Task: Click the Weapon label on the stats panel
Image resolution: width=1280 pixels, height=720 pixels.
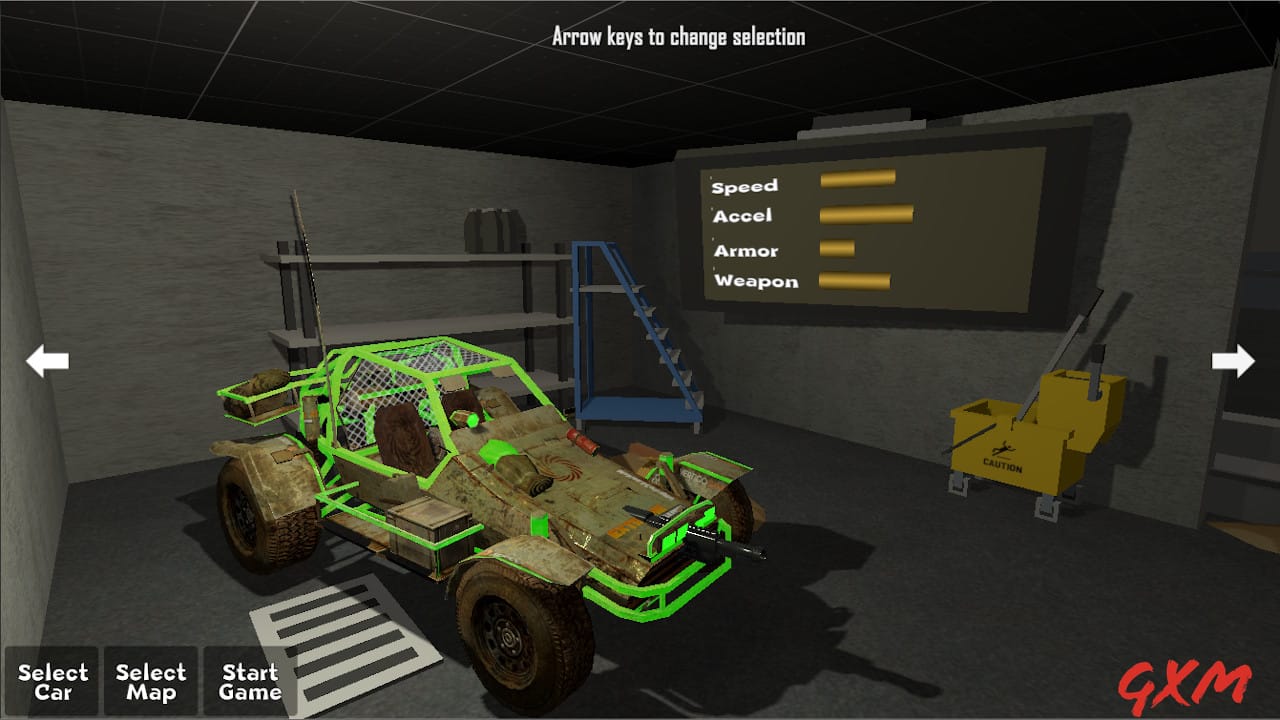Action: coord(756,281)
